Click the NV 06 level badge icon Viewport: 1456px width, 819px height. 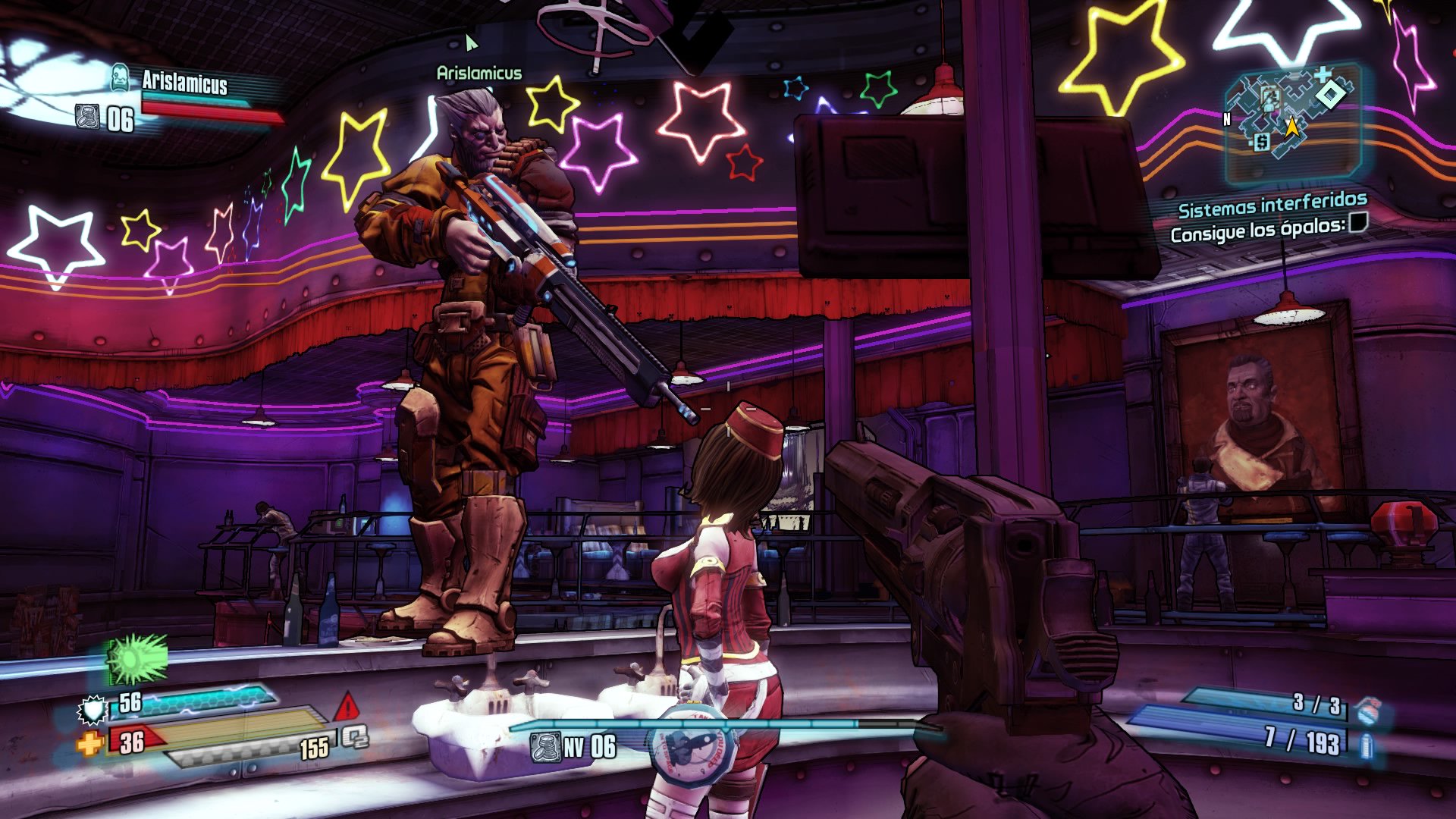[545, 747]
